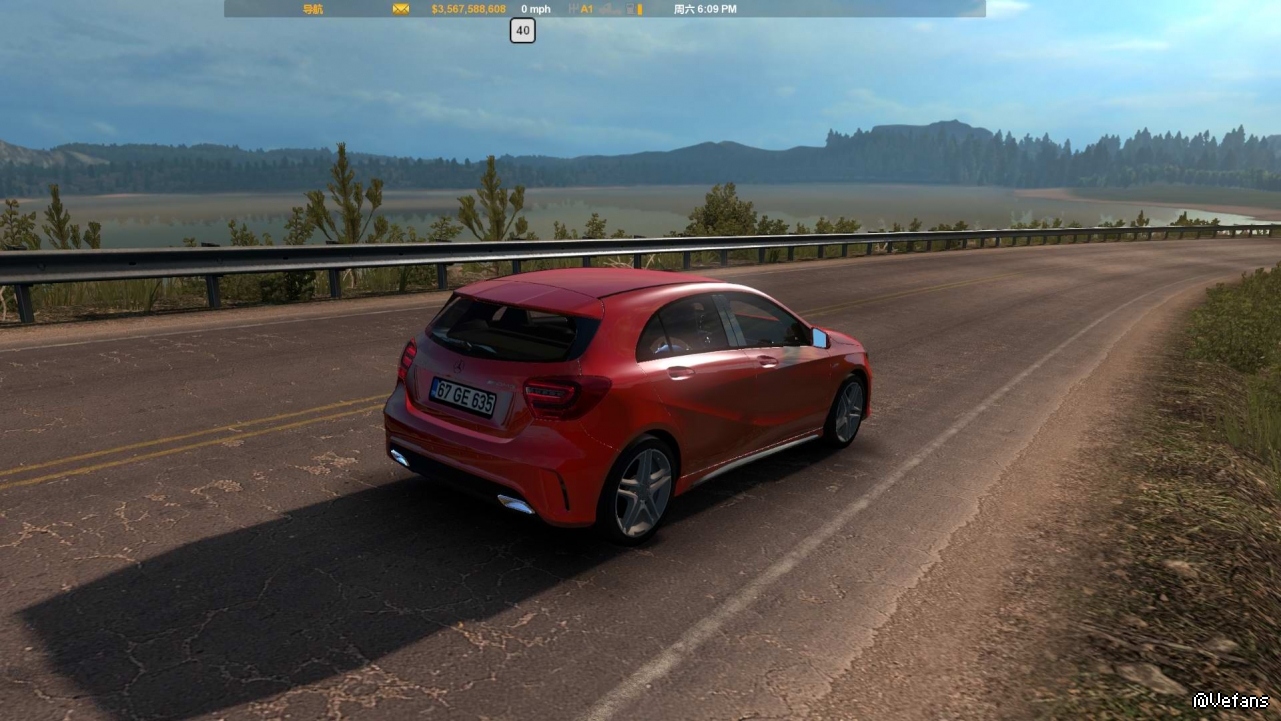The width and height of the screenshot is (1281, 721).
Task: Open the 导航 navigation label in the top bar
Action: coord(313,9)
